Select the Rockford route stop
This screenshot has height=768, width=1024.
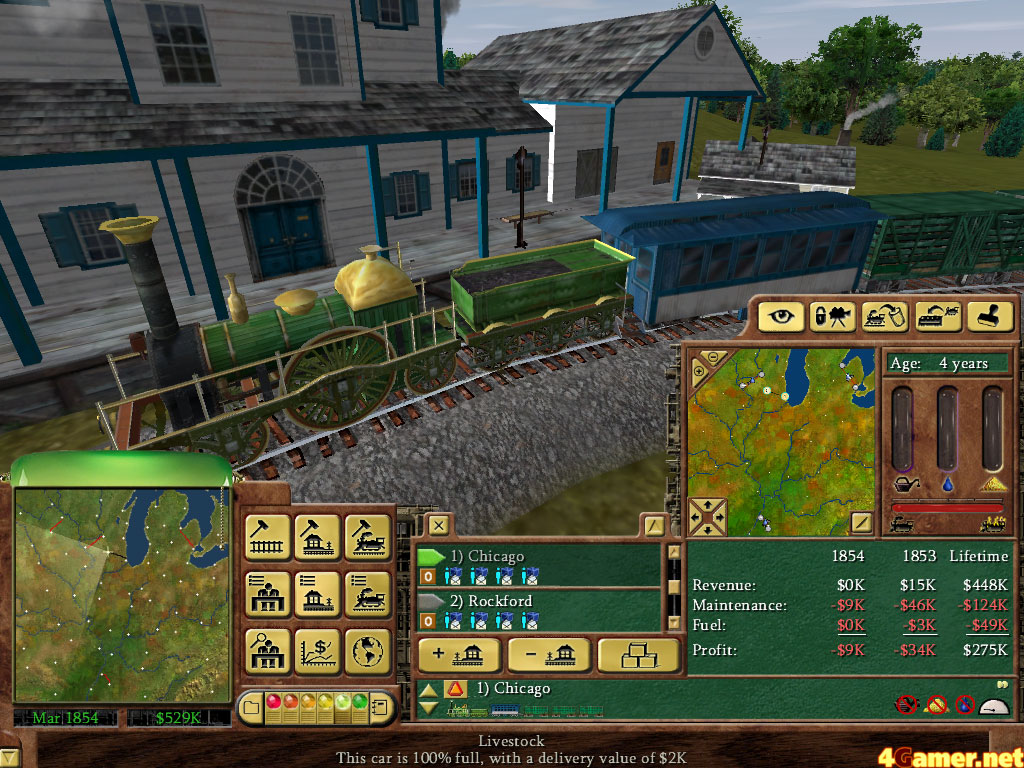pos(538,601)
